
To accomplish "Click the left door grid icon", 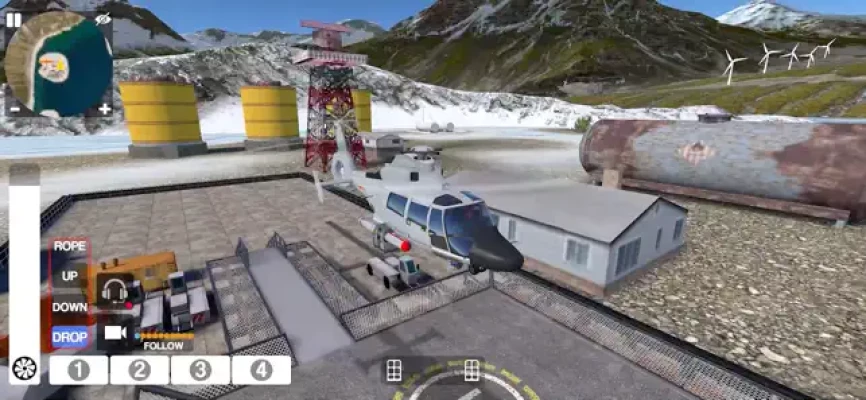I will point(394,370).
